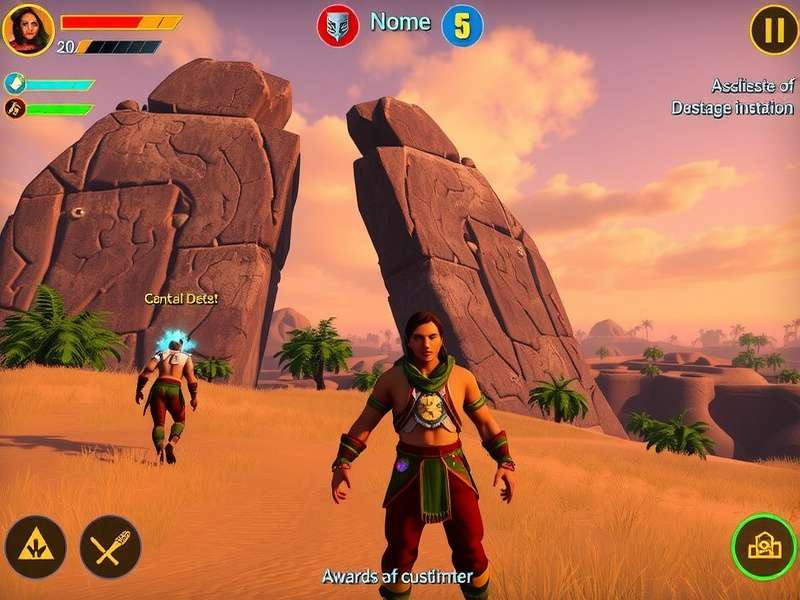Open the player portrait in the corner
This screenshot has width=800, height=600.
point(28,29)
